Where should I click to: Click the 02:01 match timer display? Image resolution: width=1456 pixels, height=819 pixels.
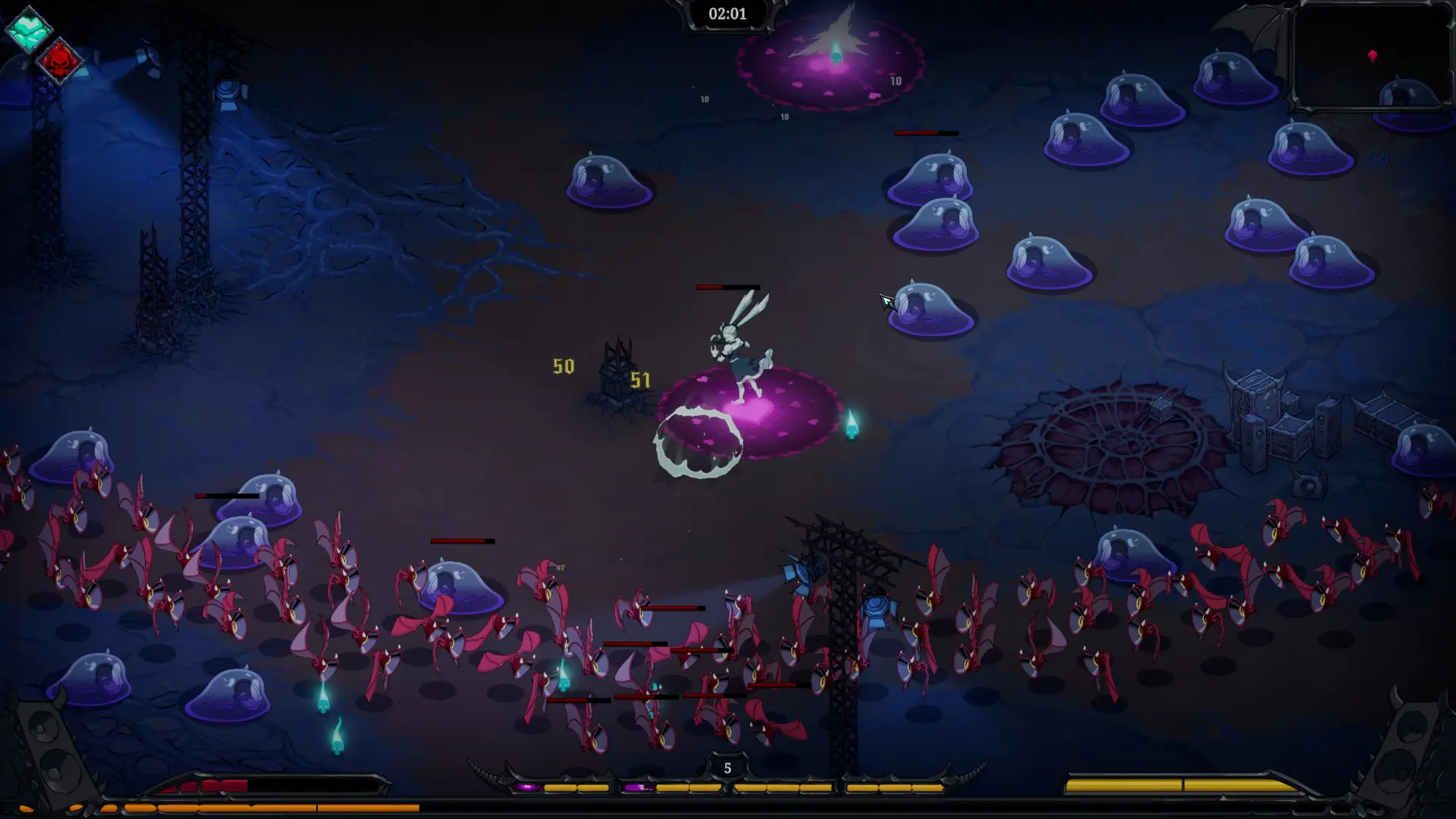[726, 14]
